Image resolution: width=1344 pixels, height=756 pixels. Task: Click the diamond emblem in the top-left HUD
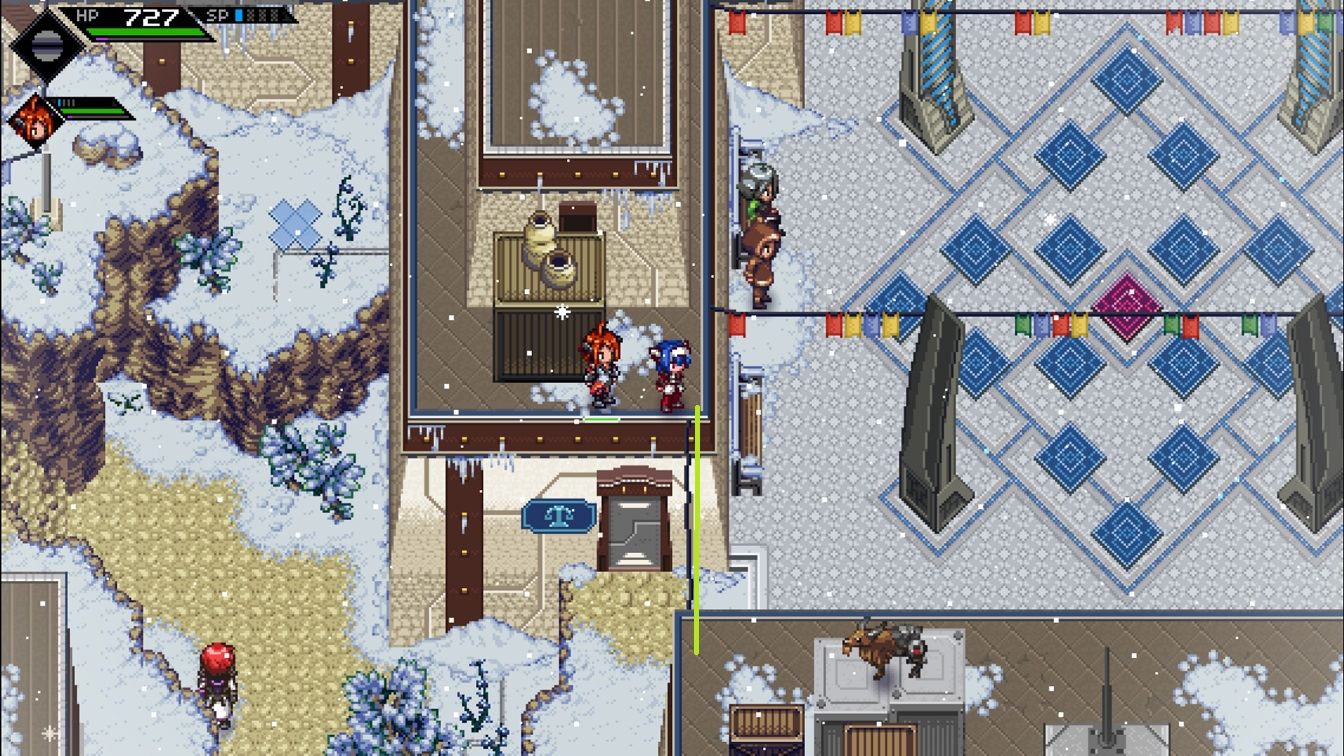point(47,42)
